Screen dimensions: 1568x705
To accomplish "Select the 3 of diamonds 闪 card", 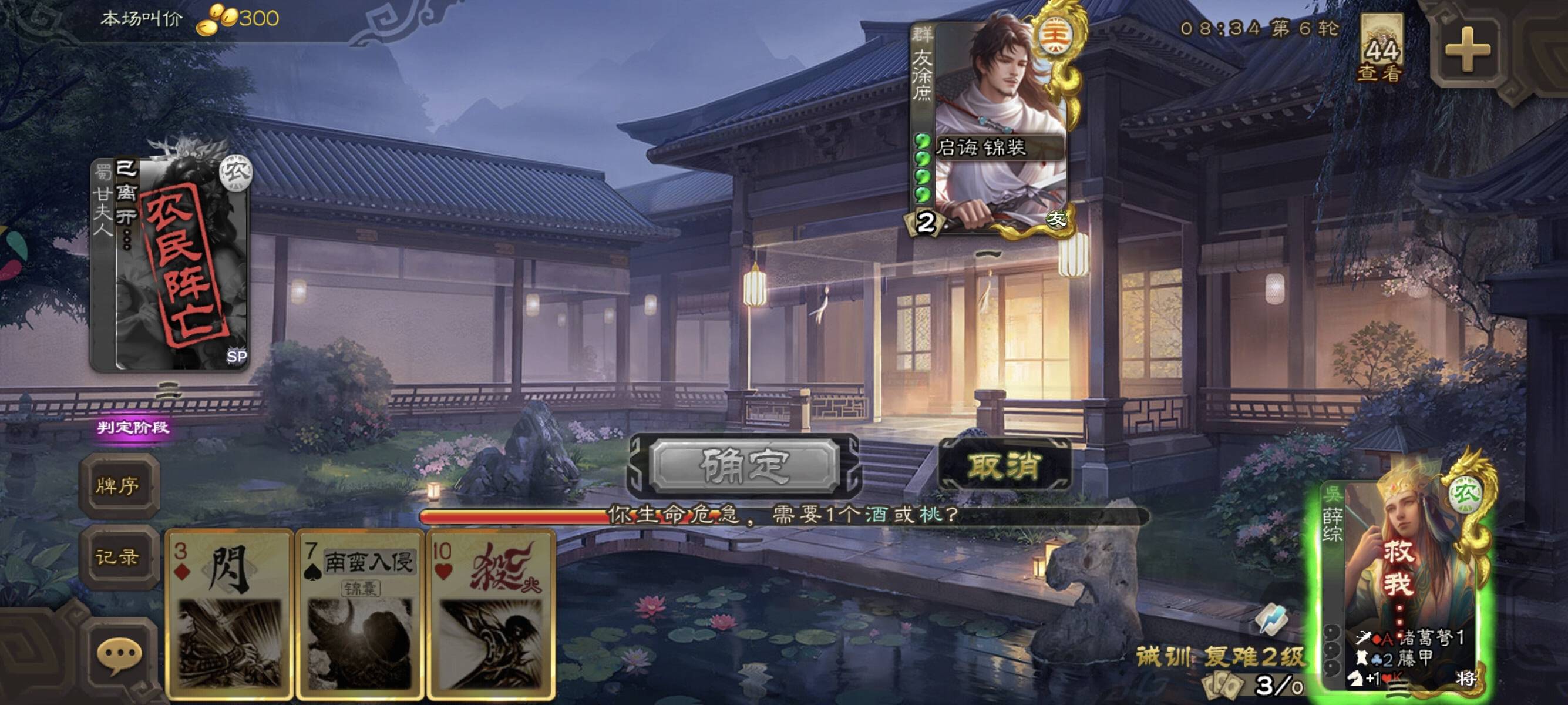I will coord(229,615).
